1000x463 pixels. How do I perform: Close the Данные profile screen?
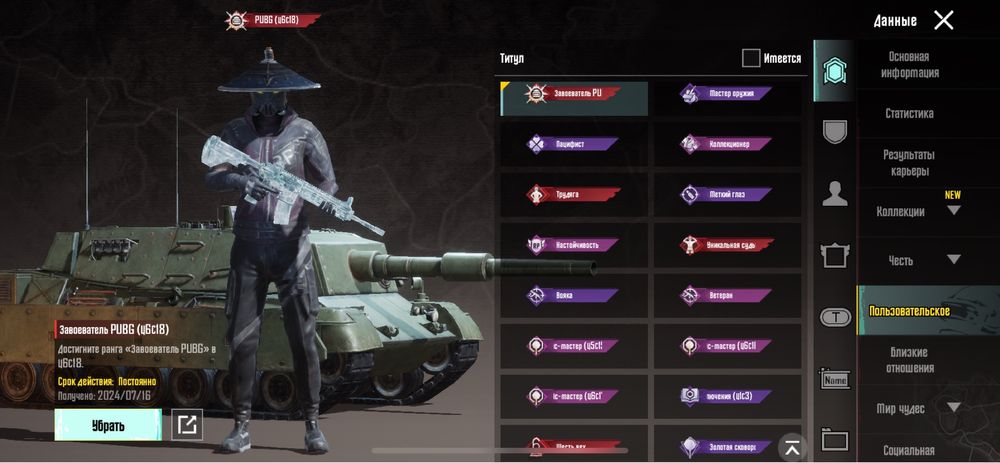[x=943, y=20]
